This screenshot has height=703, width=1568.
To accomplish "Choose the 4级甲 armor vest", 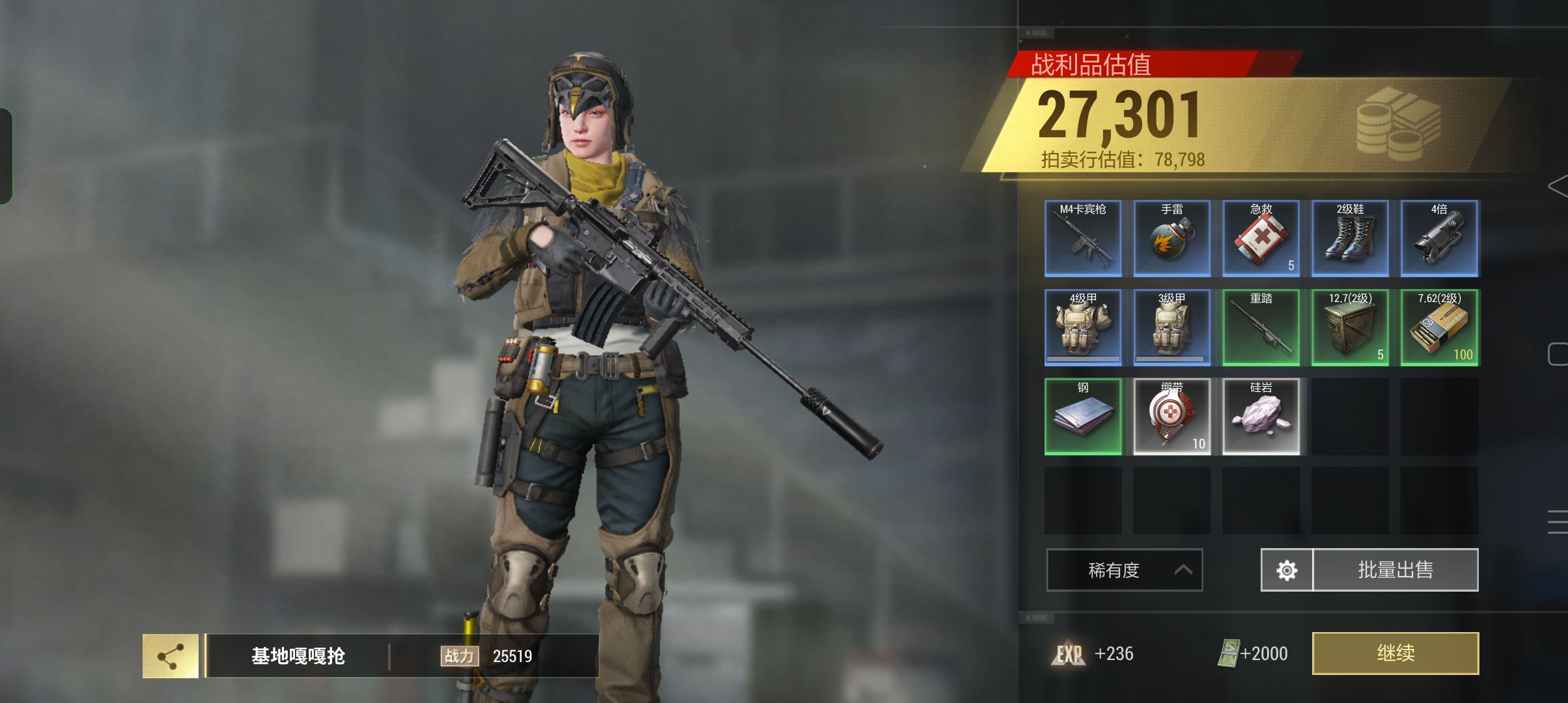I will point(1083,327).
